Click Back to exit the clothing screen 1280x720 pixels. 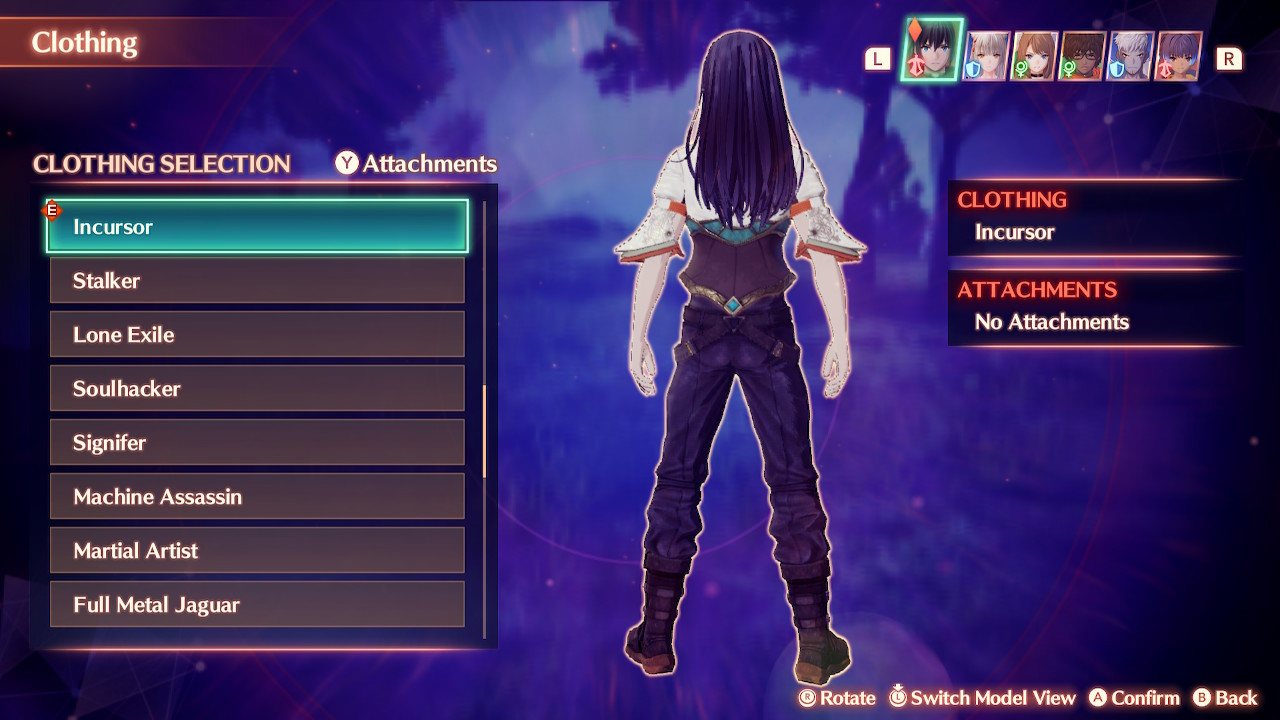click(x=1232, y=698)
